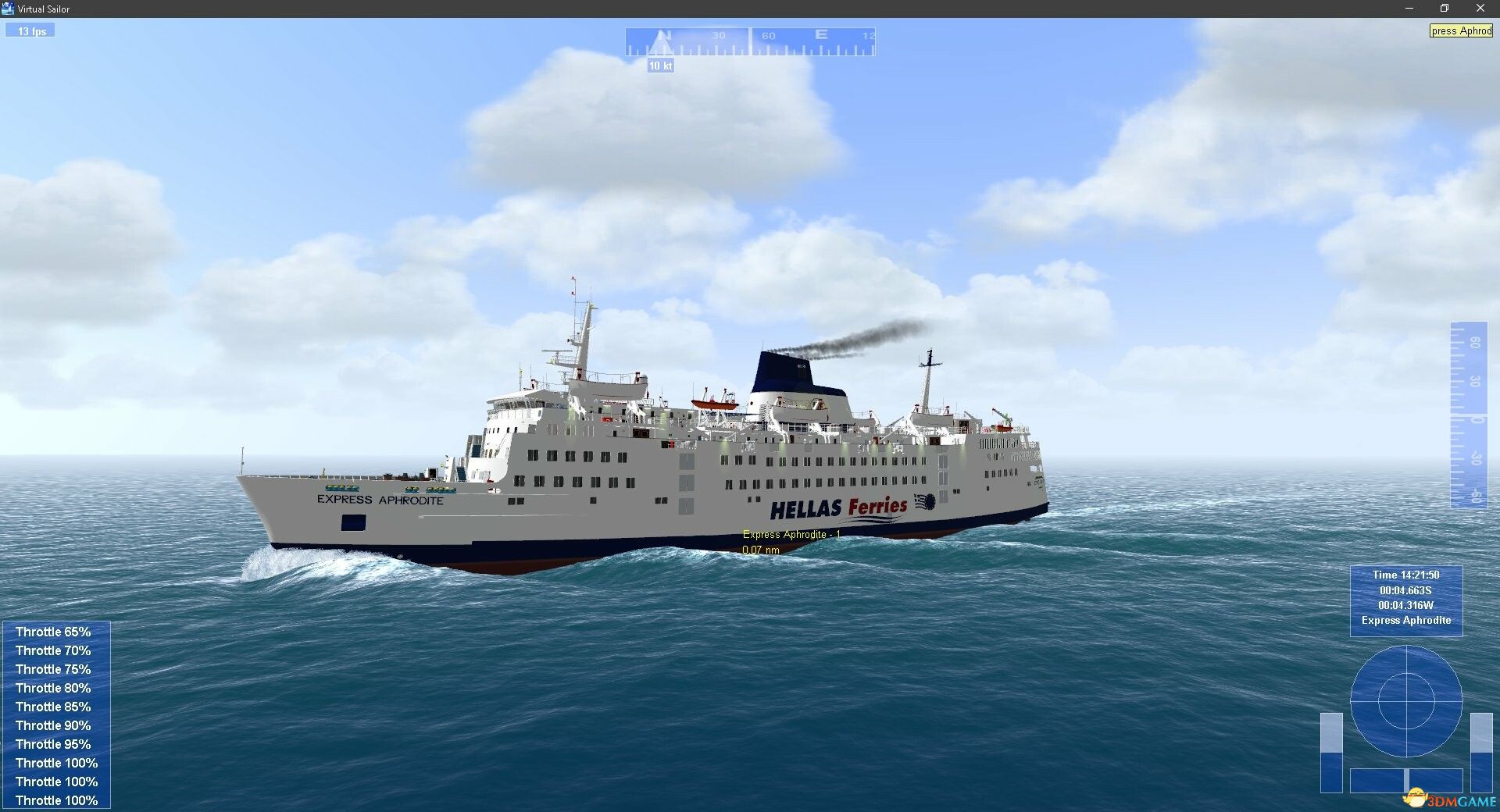This screenshot has width=1500, height=812.
Task: Collapse the throttle percentage list
Action: pyautogui.click(x=55, y=714)
